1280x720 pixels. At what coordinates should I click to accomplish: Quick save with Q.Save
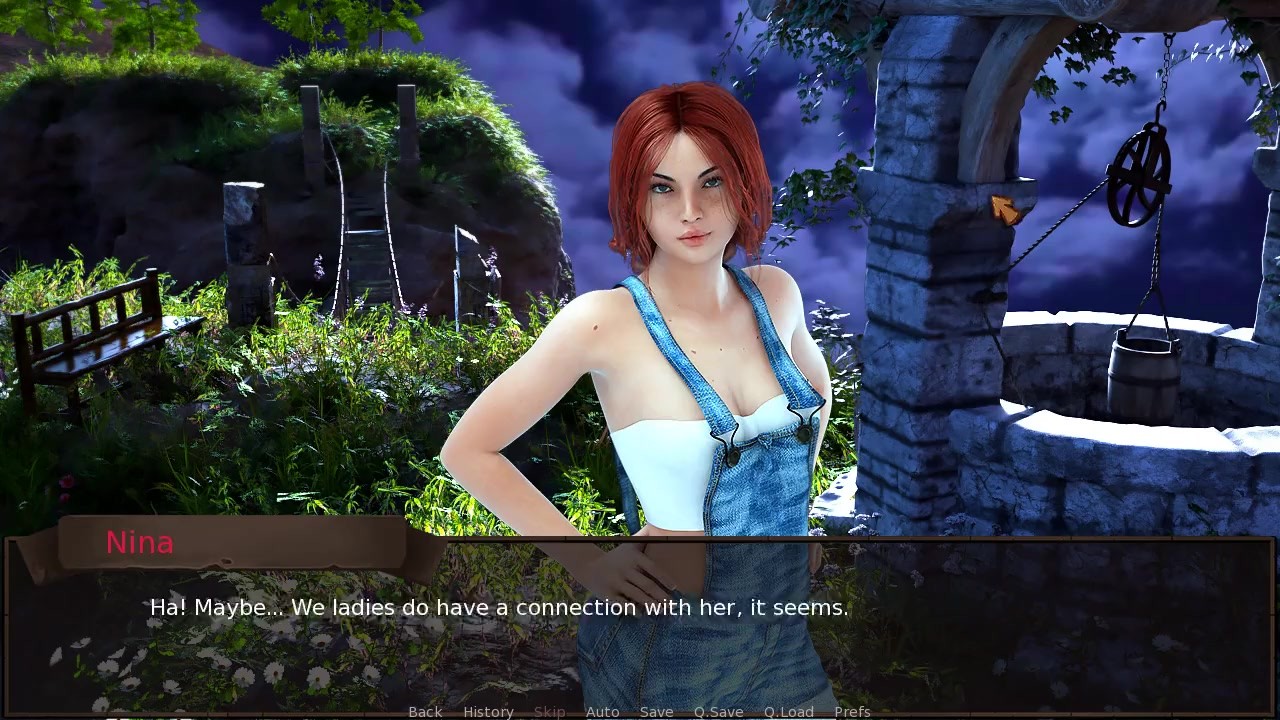[718, 712]
